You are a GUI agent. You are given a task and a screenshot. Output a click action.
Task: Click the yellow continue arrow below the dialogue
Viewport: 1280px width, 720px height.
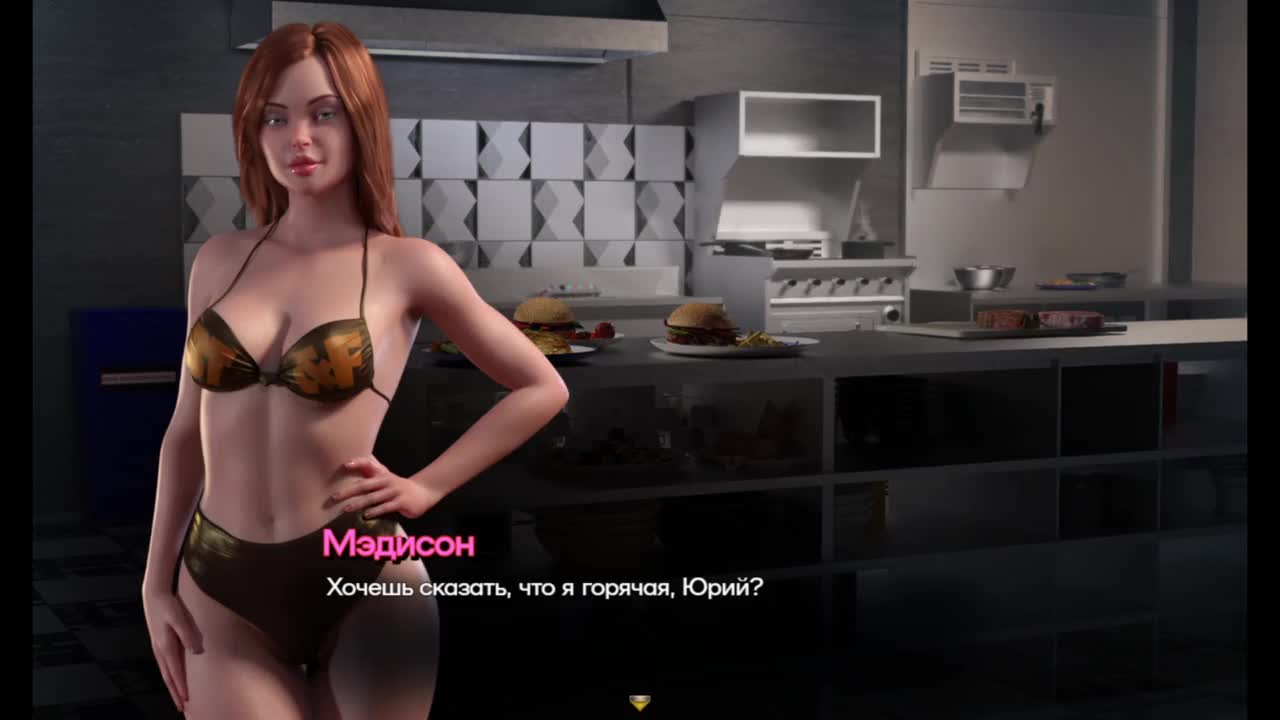[x=640, y=702]
